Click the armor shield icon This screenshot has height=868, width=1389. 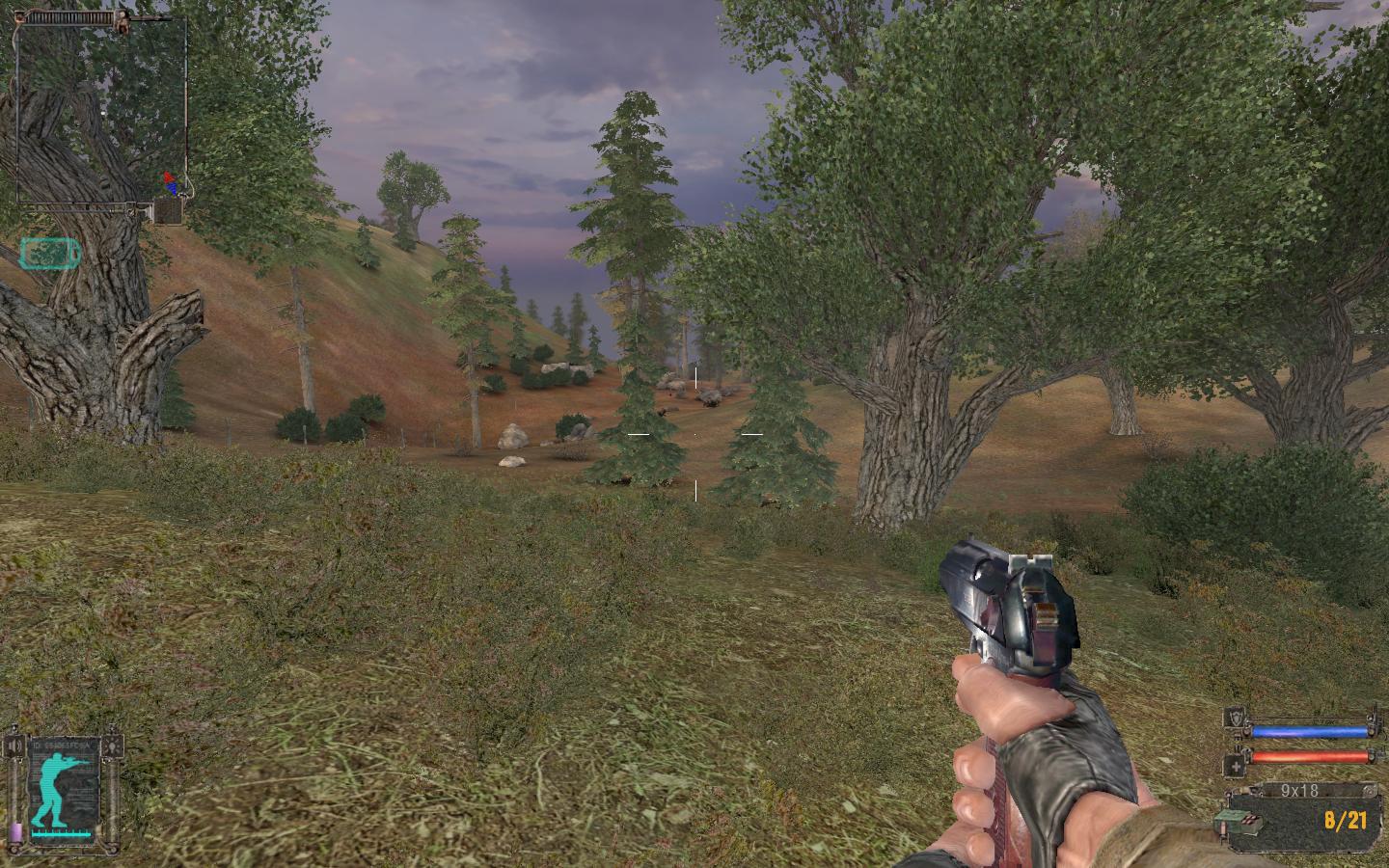1236,717
